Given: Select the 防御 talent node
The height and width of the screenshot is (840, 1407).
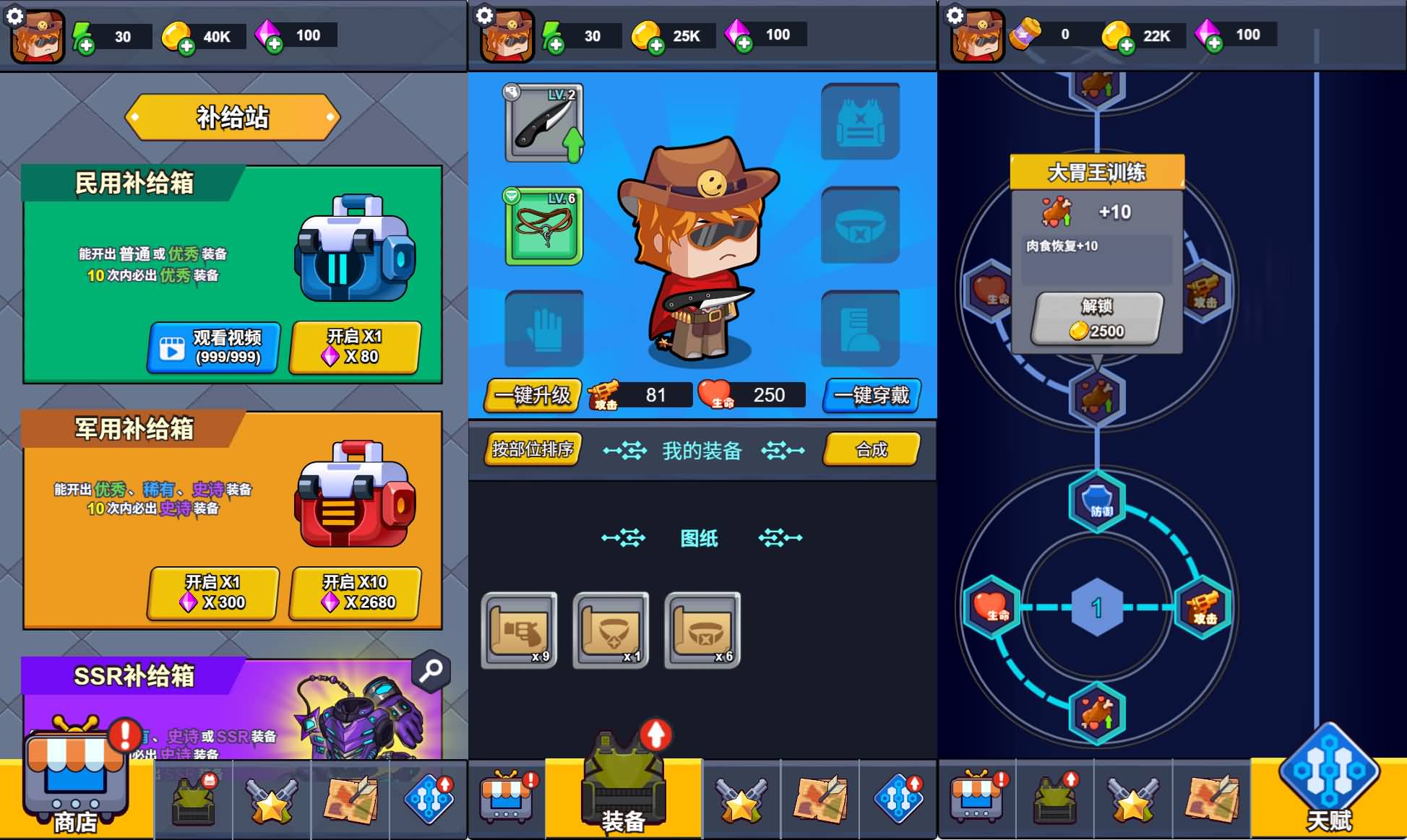Looking at the screenshot, I should click(x=1097, y=501).
